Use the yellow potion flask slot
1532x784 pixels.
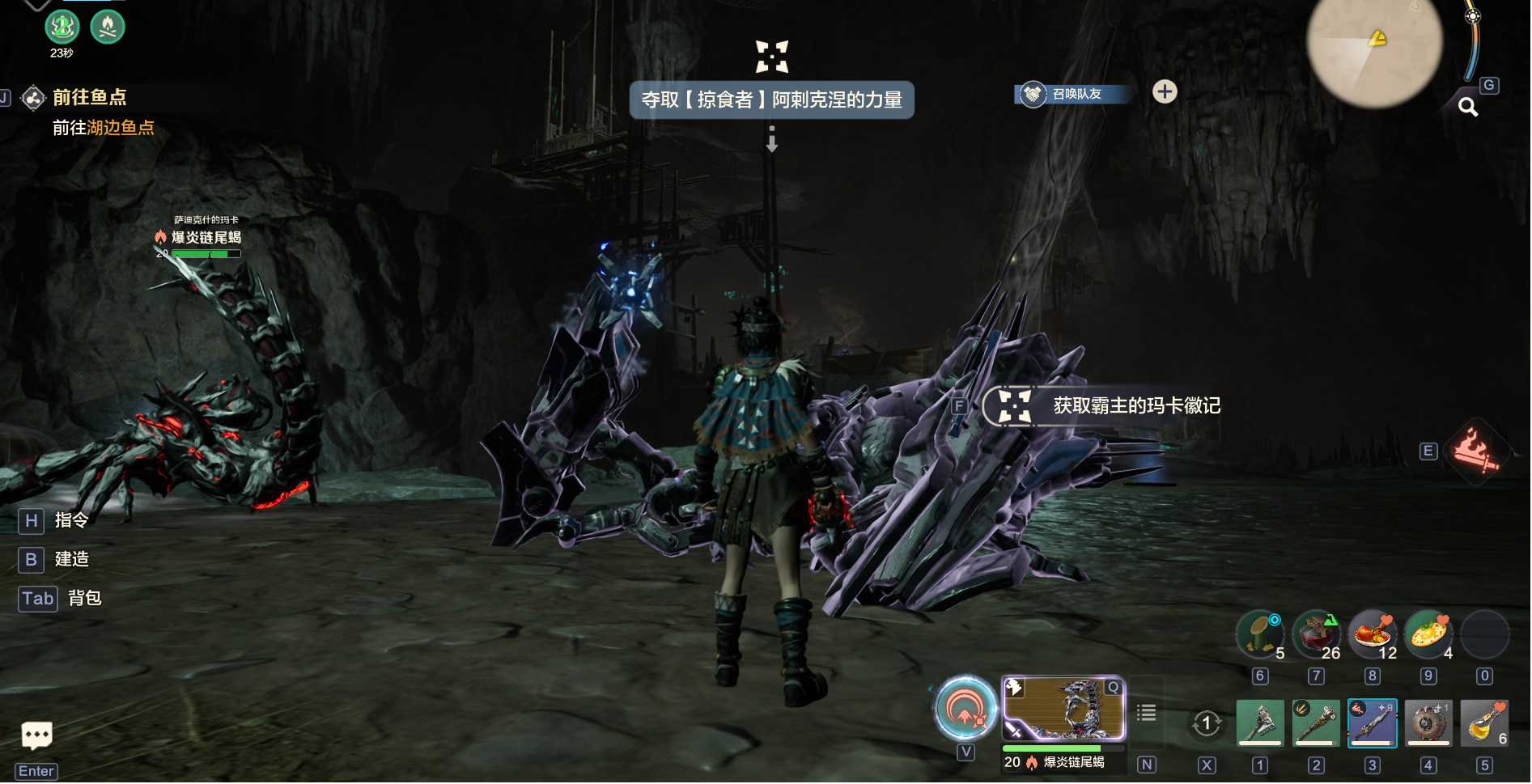tap(1484, 723)
